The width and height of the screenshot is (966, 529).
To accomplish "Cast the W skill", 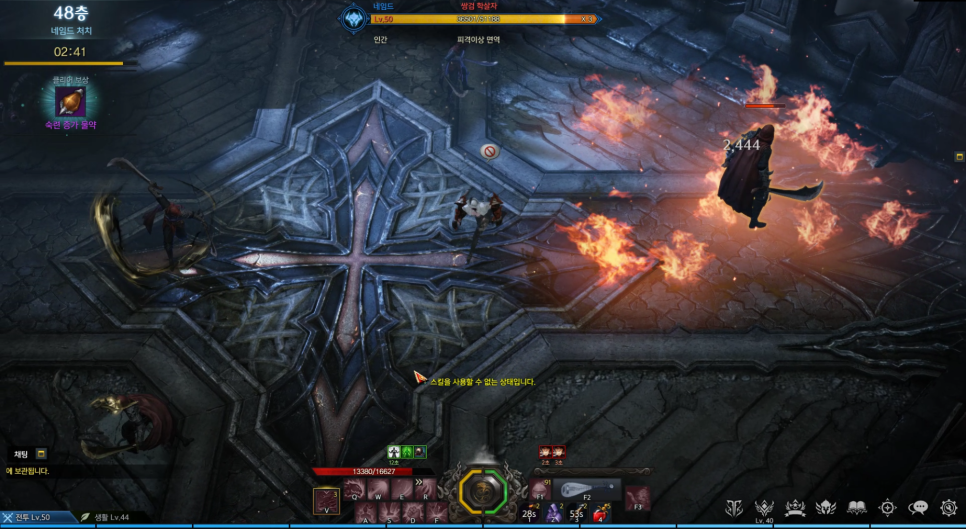I will tap(379, 489).
